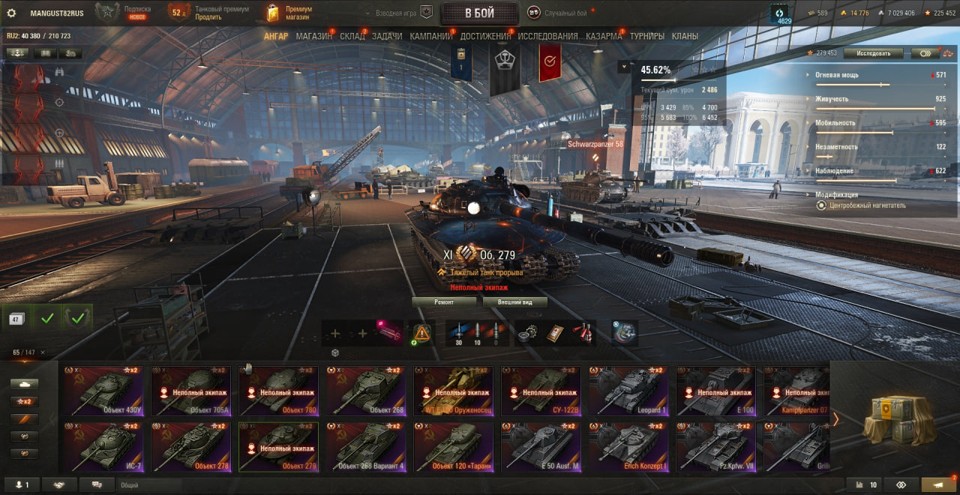Select the ИС-7 tank
The width and height of the screenshot is (960, 495).
pyautogui.click(x=103, y=447)
